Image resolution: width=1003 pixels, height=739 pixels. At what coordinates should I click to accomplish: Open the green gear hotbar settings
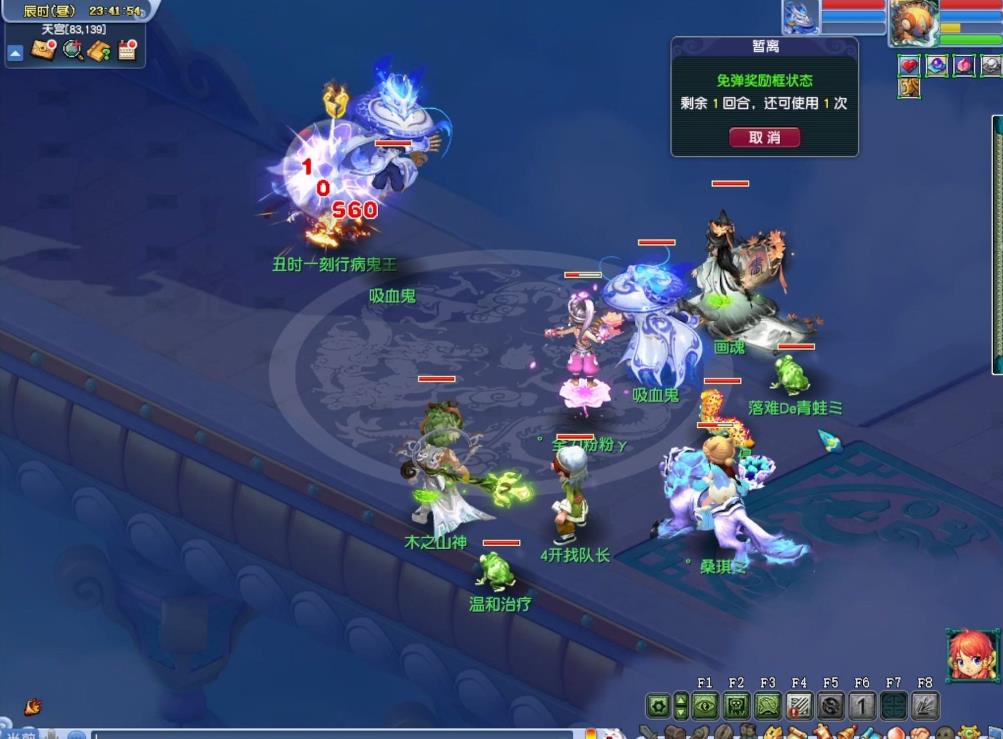657,706
